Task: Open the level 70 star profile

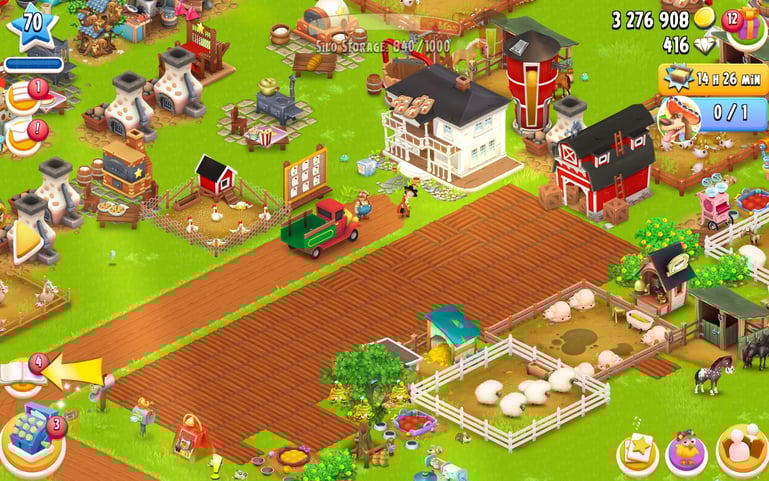Action: (x=31, y=27)
